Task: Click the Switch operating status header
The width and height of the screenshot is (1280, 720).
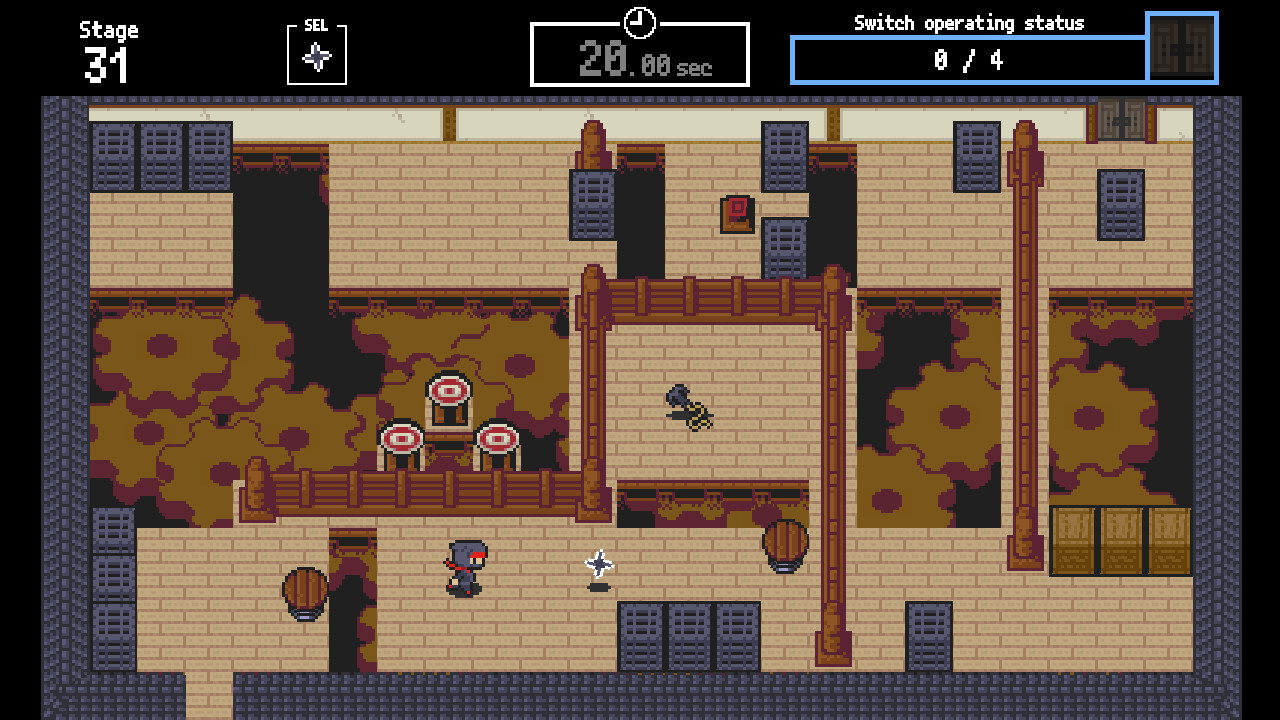Action: 967,22
